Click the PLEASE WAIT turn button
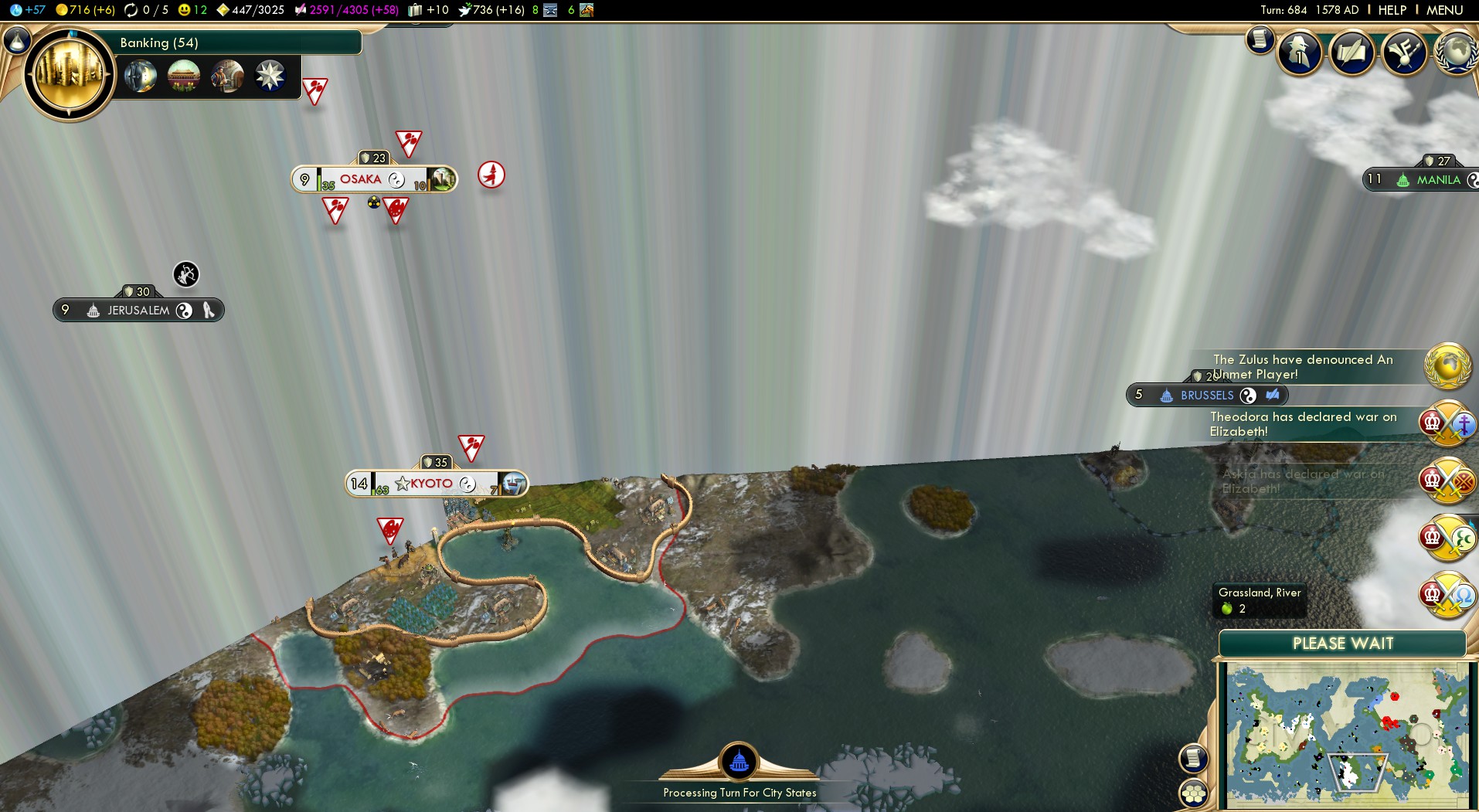Viewport: 1479px width, 812px height. (x=1342, y=644)
